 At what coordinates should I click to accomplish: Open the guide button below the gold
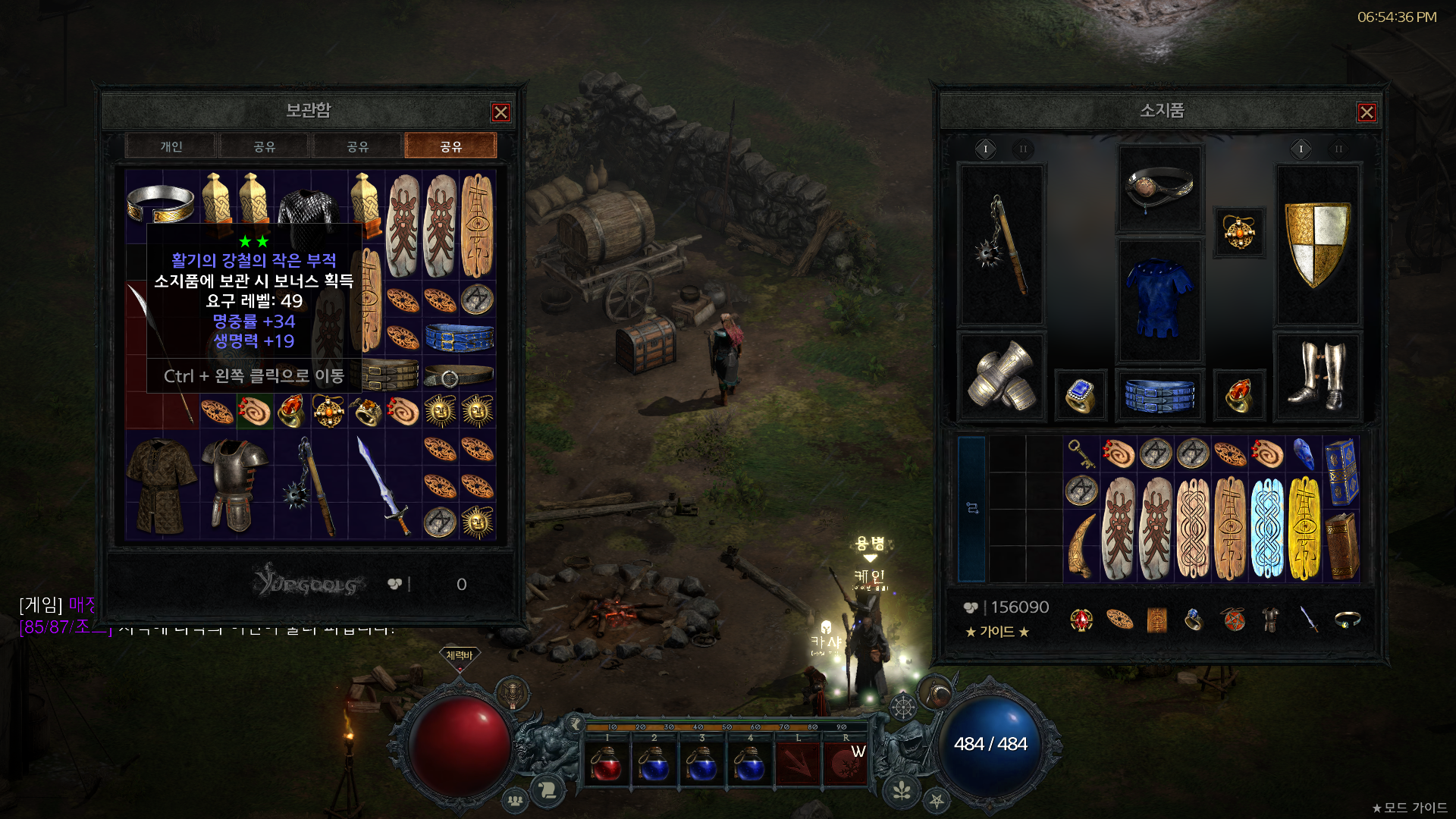click(996, 632)
